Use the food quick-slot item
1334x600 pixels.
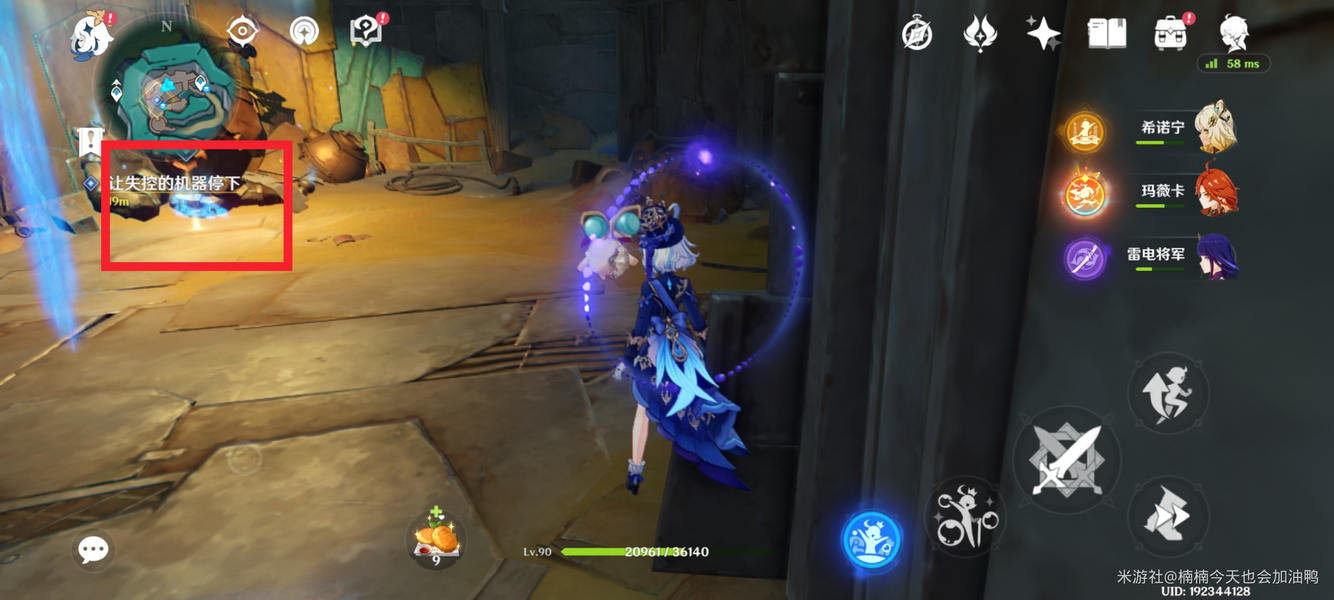(x=437, y=540)
